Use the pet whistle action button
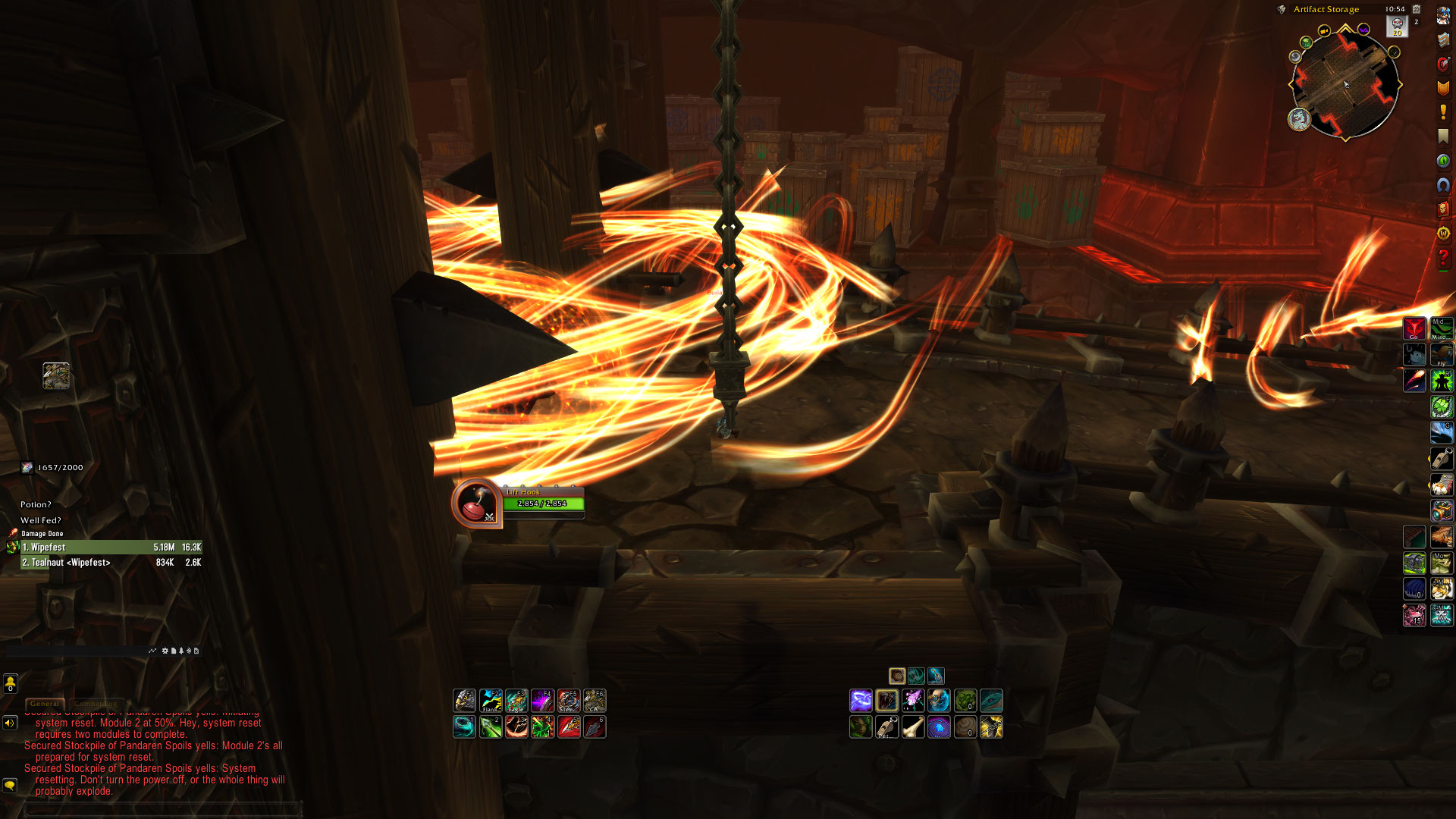 pos(887,727)
